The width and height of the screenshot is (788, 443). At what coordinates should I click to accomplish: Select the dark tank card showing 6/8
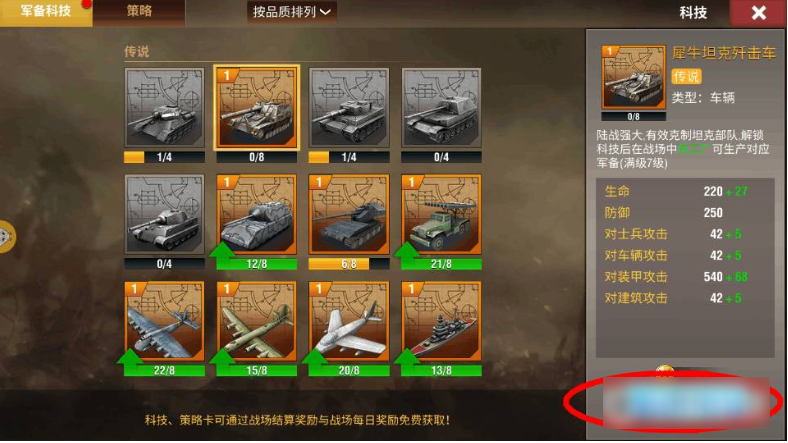pos(348,214)
